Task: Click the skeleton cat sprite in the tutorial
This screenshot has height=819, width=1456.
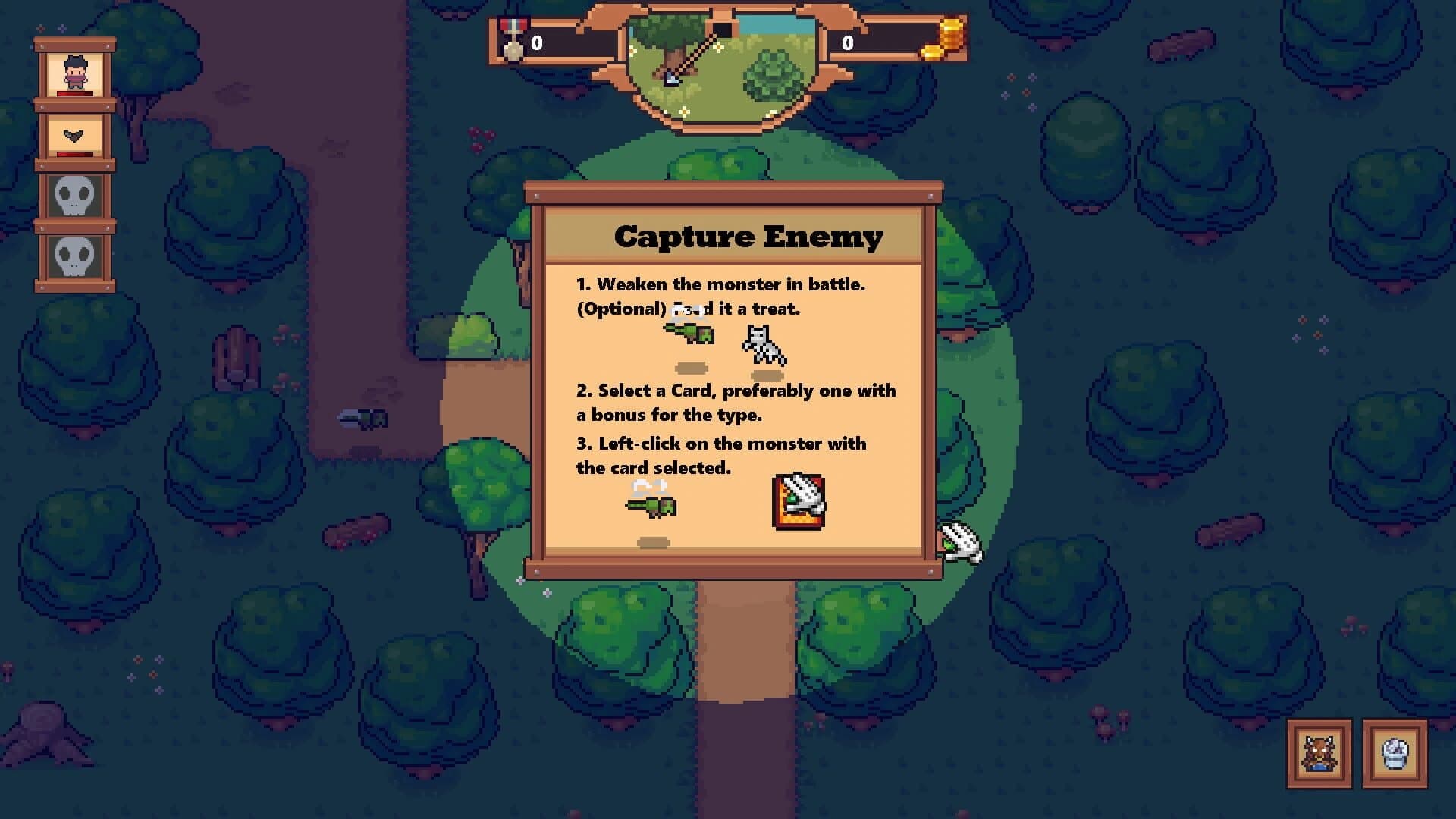Action: pyautogui.click(x=762, y=341)
